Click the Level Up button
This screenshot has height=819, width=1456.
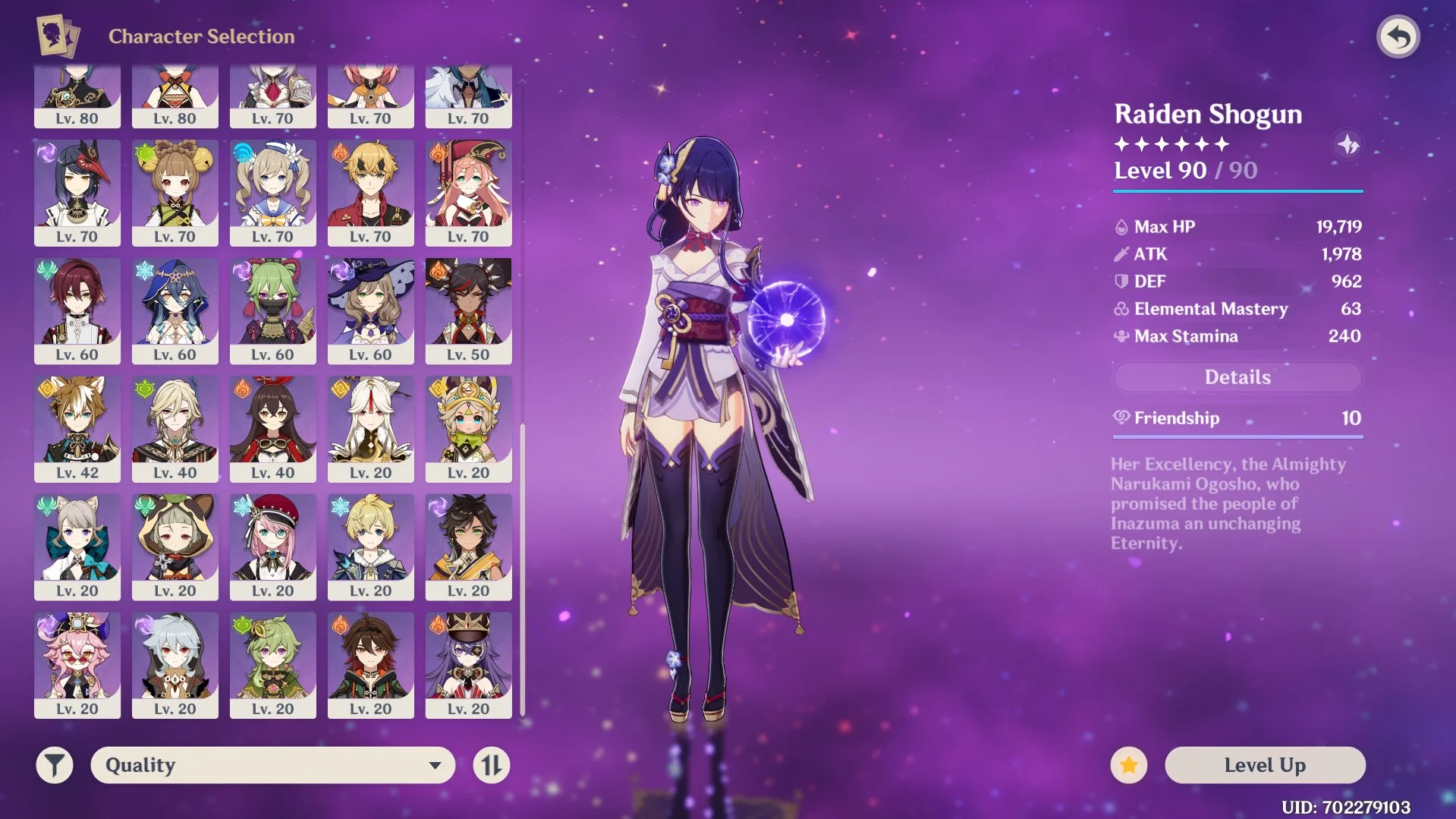click(1266, 765)
